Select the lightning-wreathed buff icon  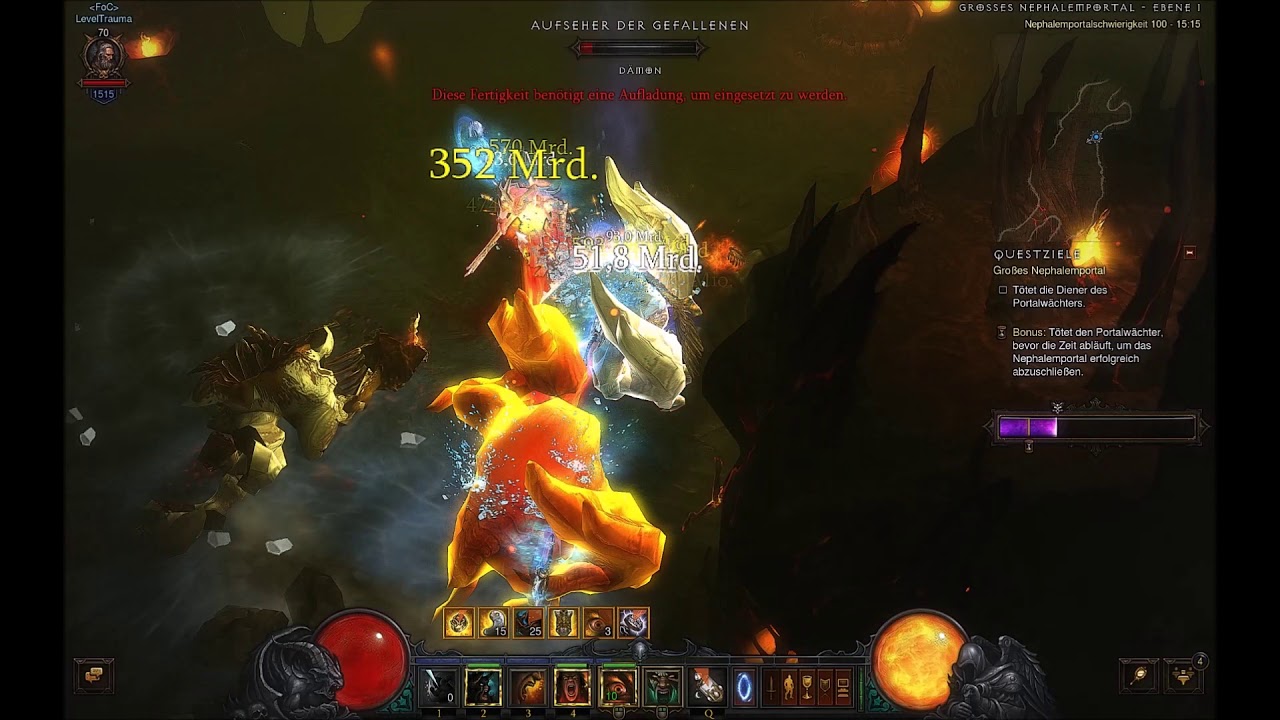(x=633, y=623)
